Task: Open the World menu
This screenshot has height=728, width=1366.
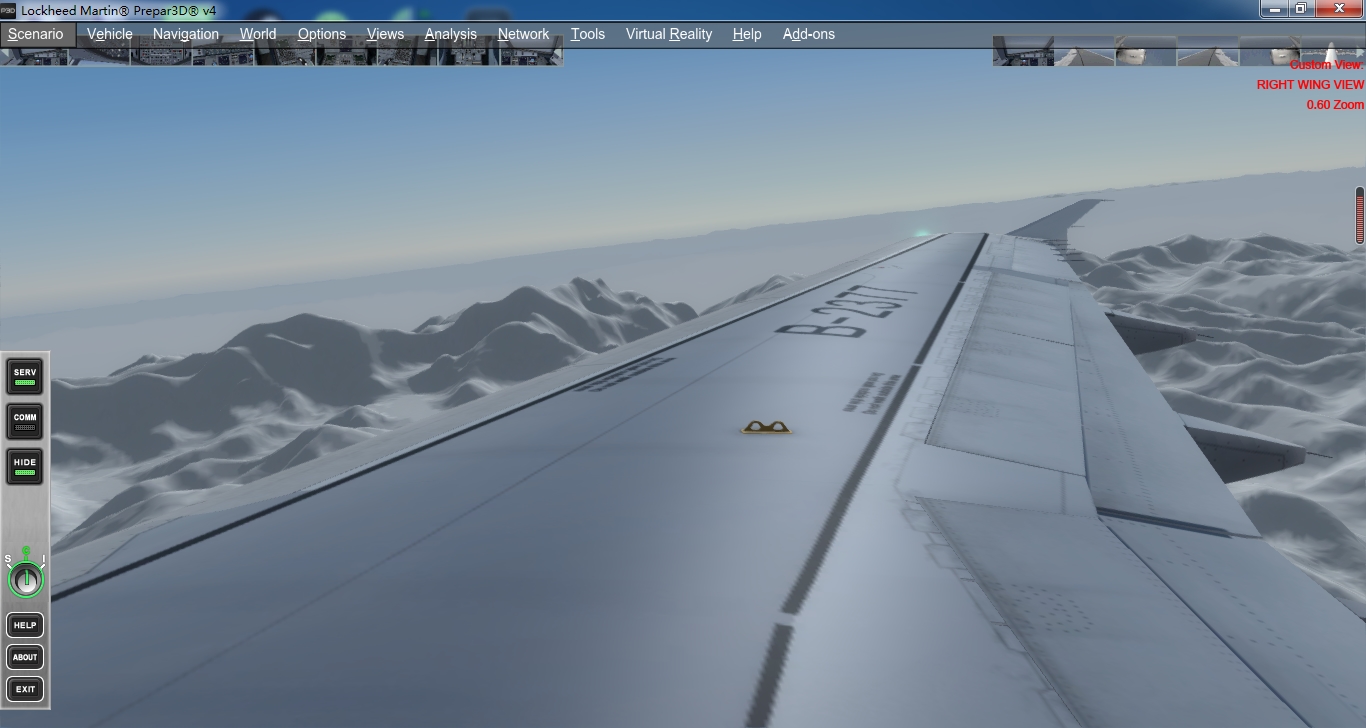Action: (258, 34)
